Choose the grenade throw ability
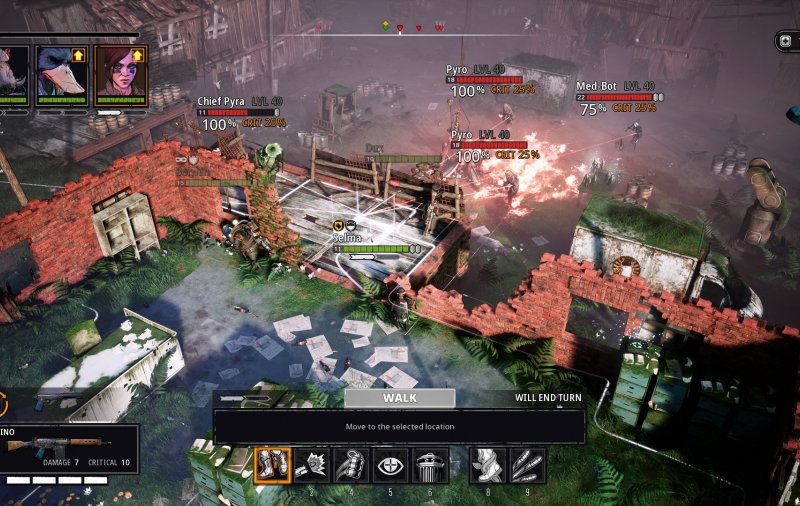This screenshot has width=800, height=506. click(x=351, y=465)
